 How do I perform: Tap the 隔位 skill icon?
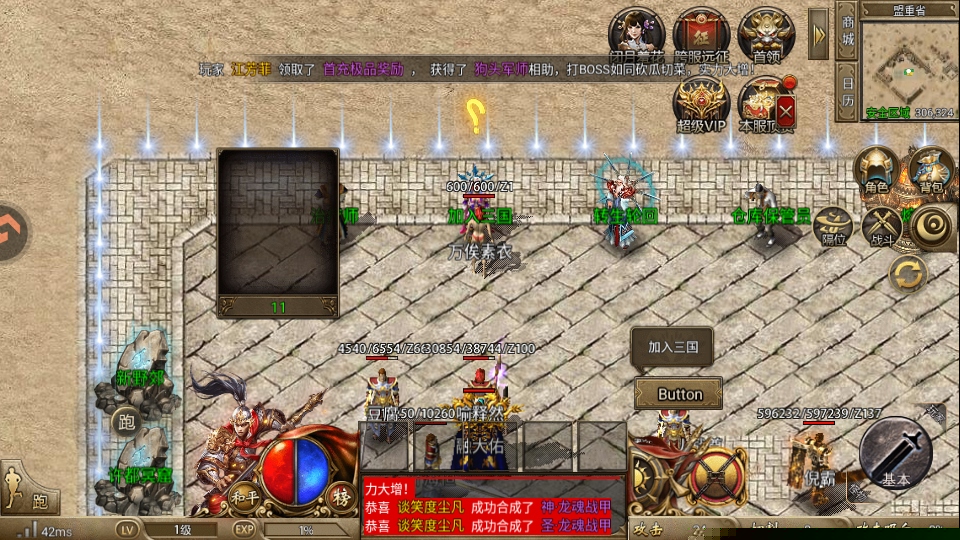coord(833,225)
